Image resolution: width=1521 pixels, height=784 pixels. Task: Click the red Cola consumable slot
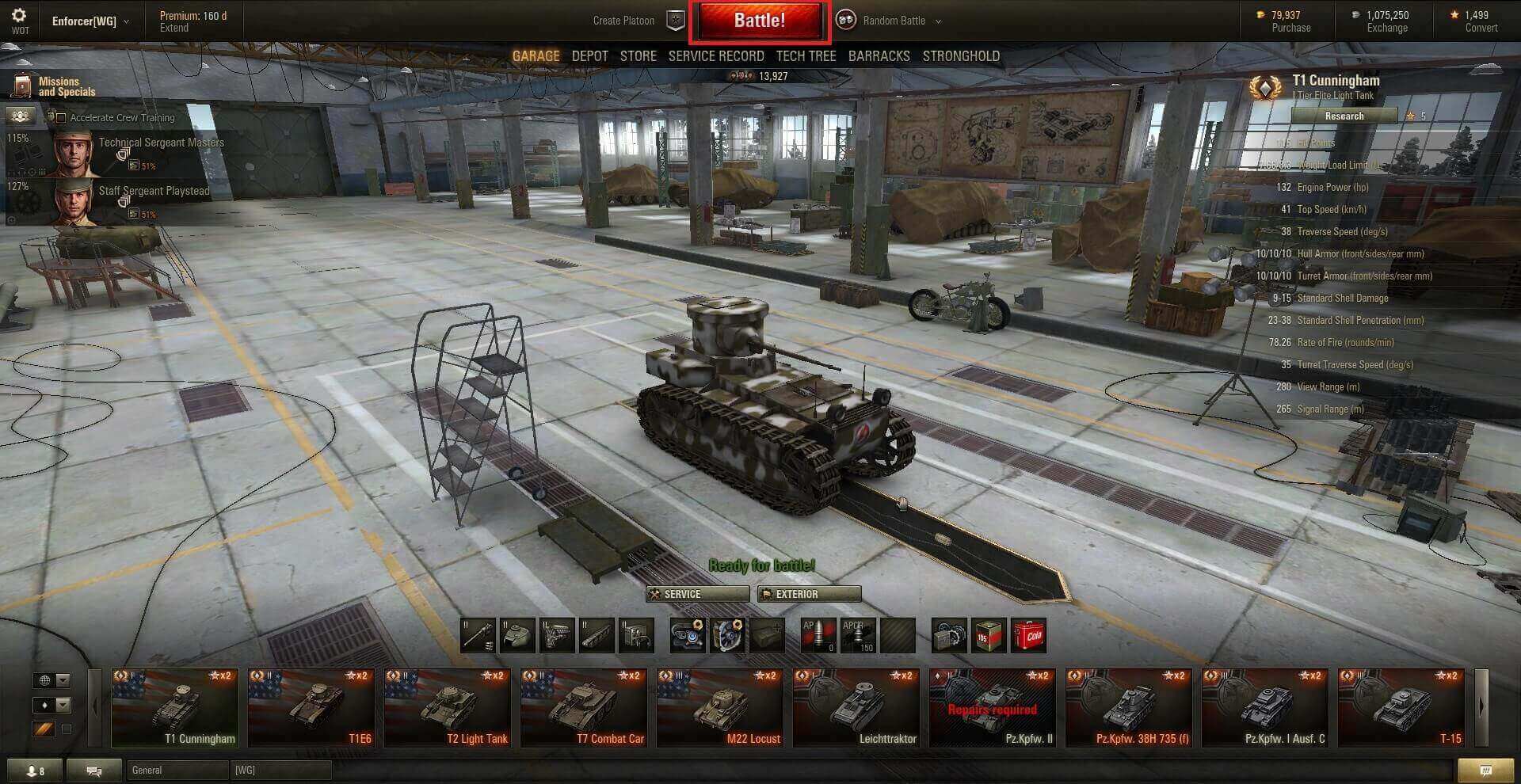(1028, 635)
